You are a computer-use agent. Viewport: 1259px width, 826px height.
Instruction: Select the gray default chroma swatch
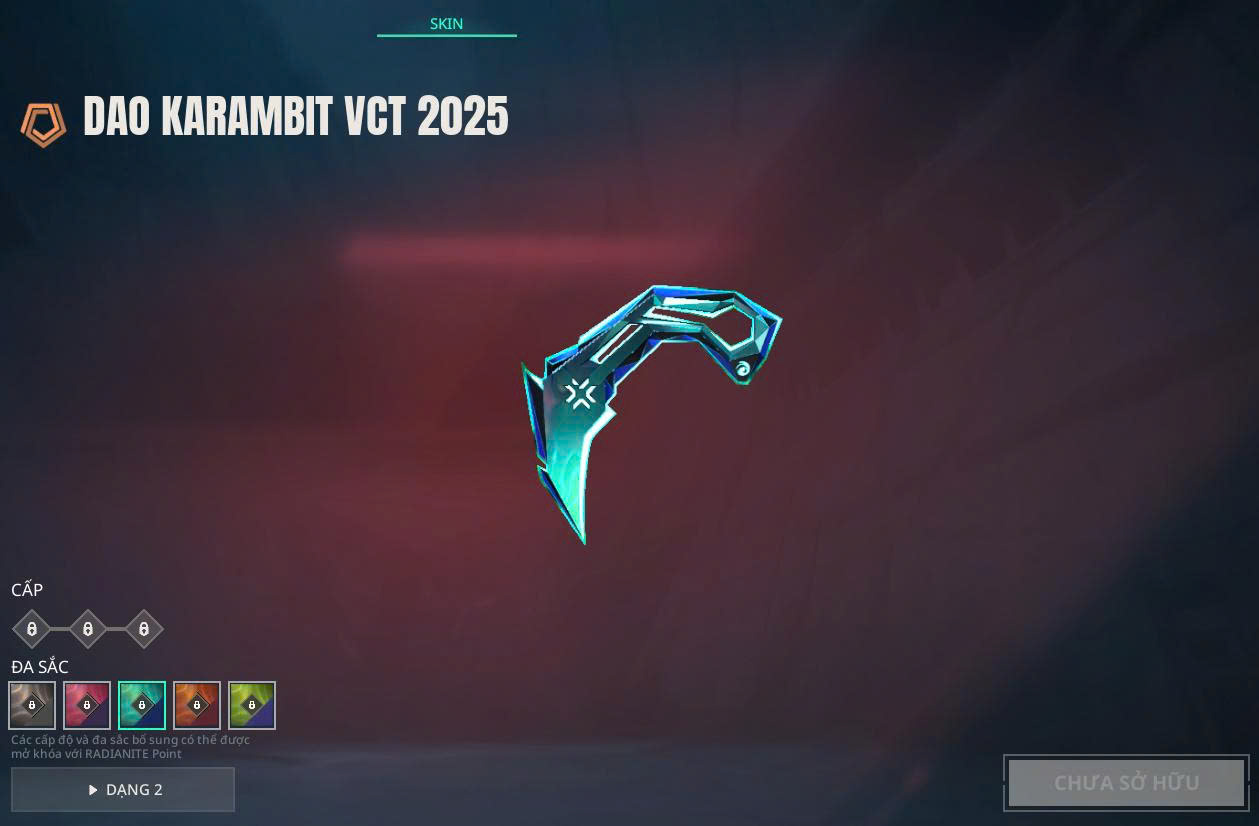pyautogui.click(x=32, y=705)
